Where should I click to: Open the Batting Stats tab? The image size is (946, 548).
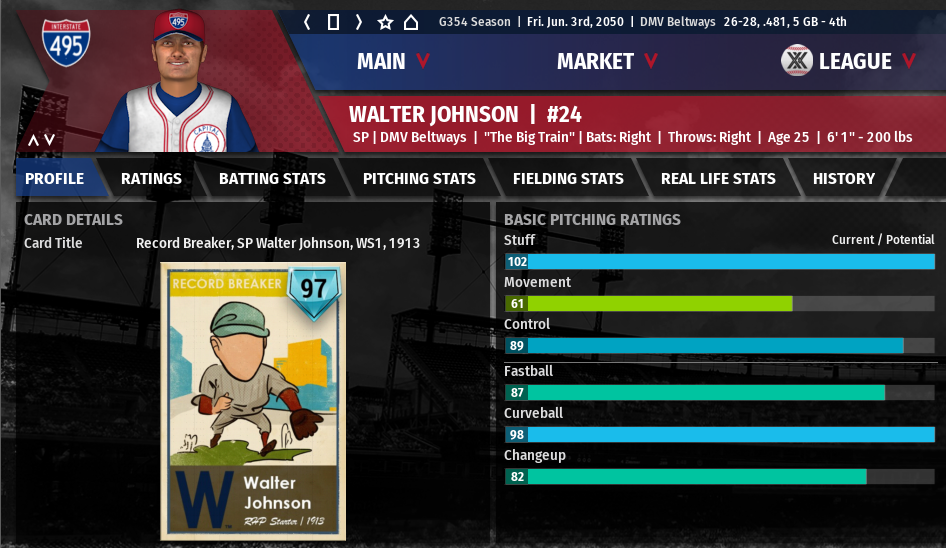272,178
